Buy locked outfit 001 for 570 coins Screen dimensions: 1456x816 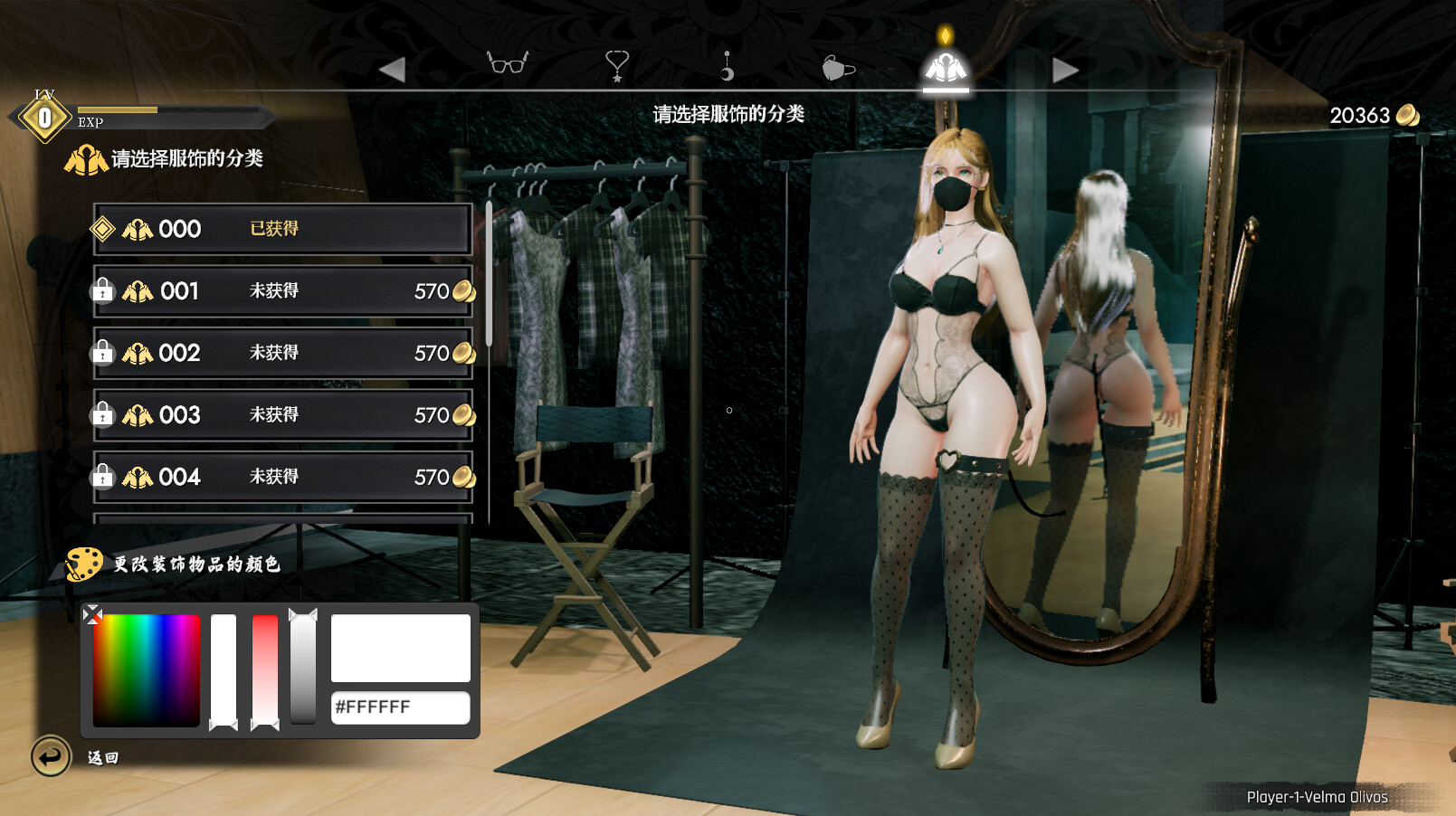(x=282, y=291)
